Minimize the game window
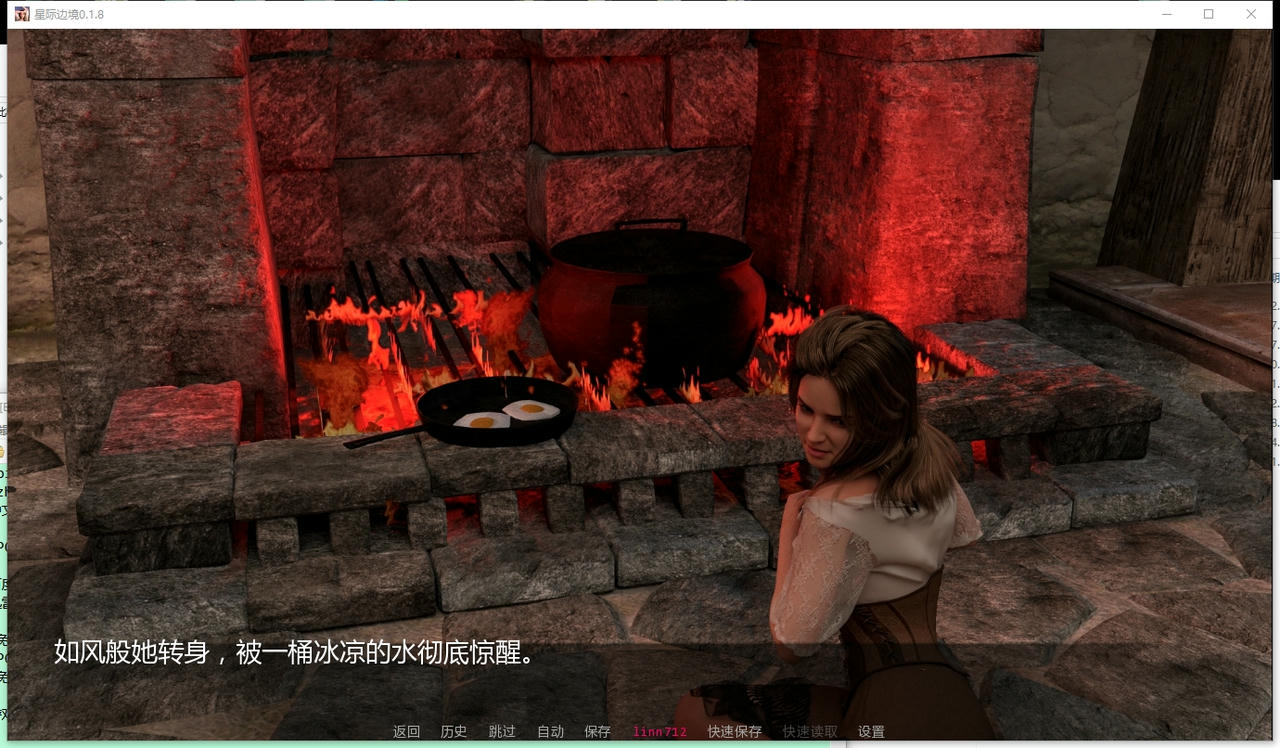The image size is (1280, 748). pyautogui.click(x=1166, y=14)
